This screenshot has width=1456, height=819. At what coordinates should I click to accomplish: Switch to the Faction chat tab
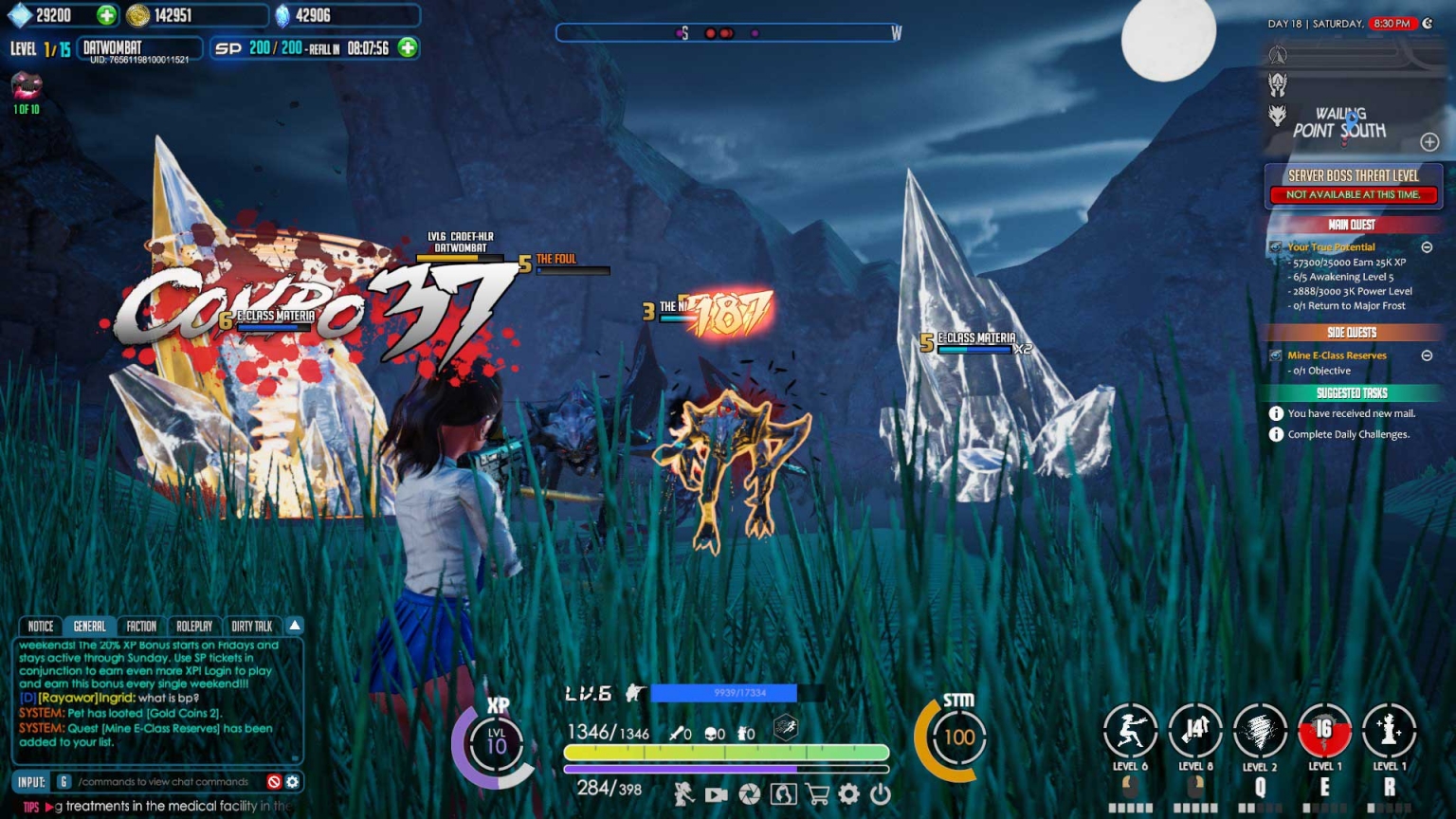141,627
